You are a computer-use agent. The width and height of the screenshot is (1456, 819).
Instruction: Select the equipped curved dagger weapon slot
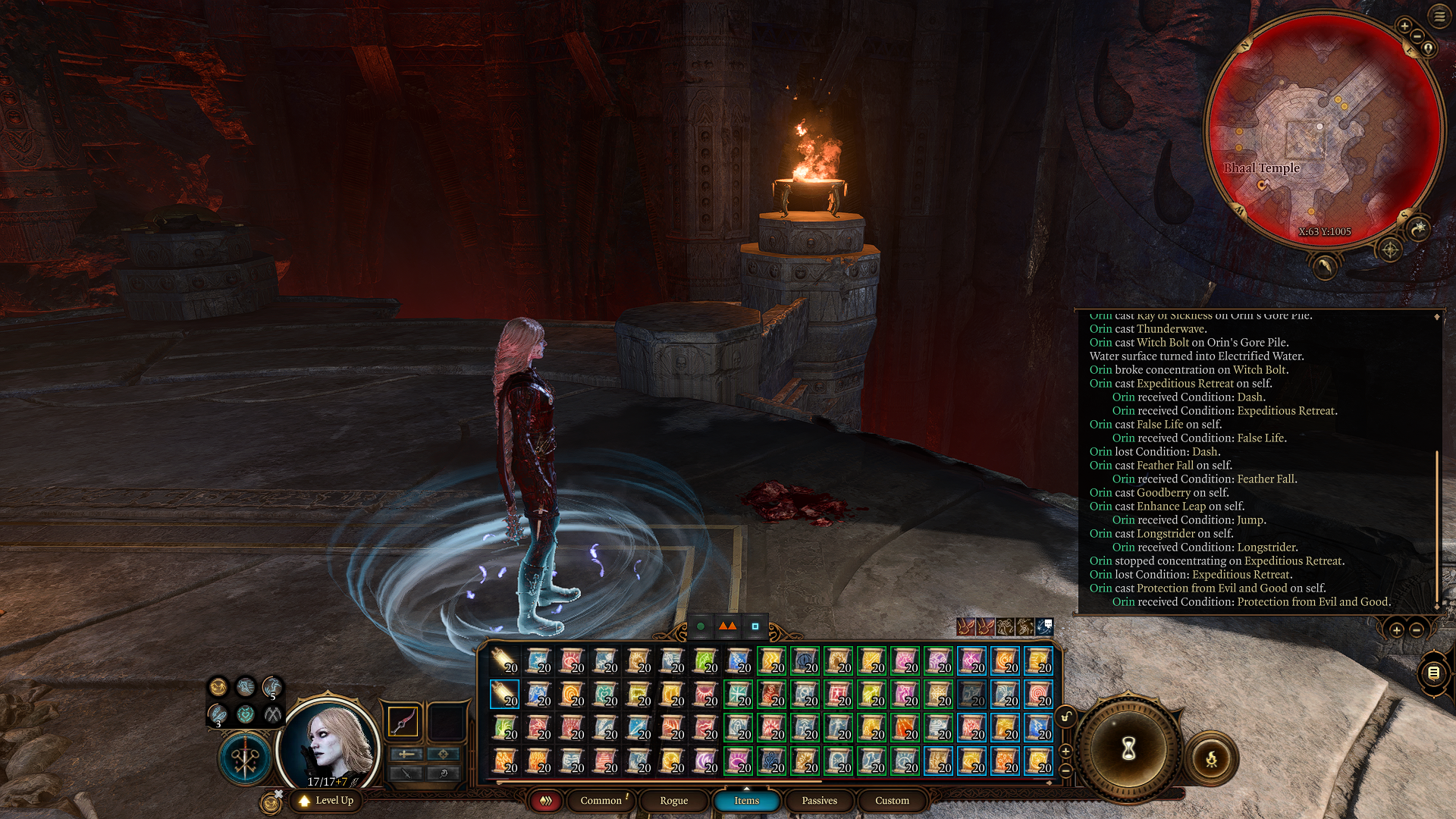click(403, 721)
